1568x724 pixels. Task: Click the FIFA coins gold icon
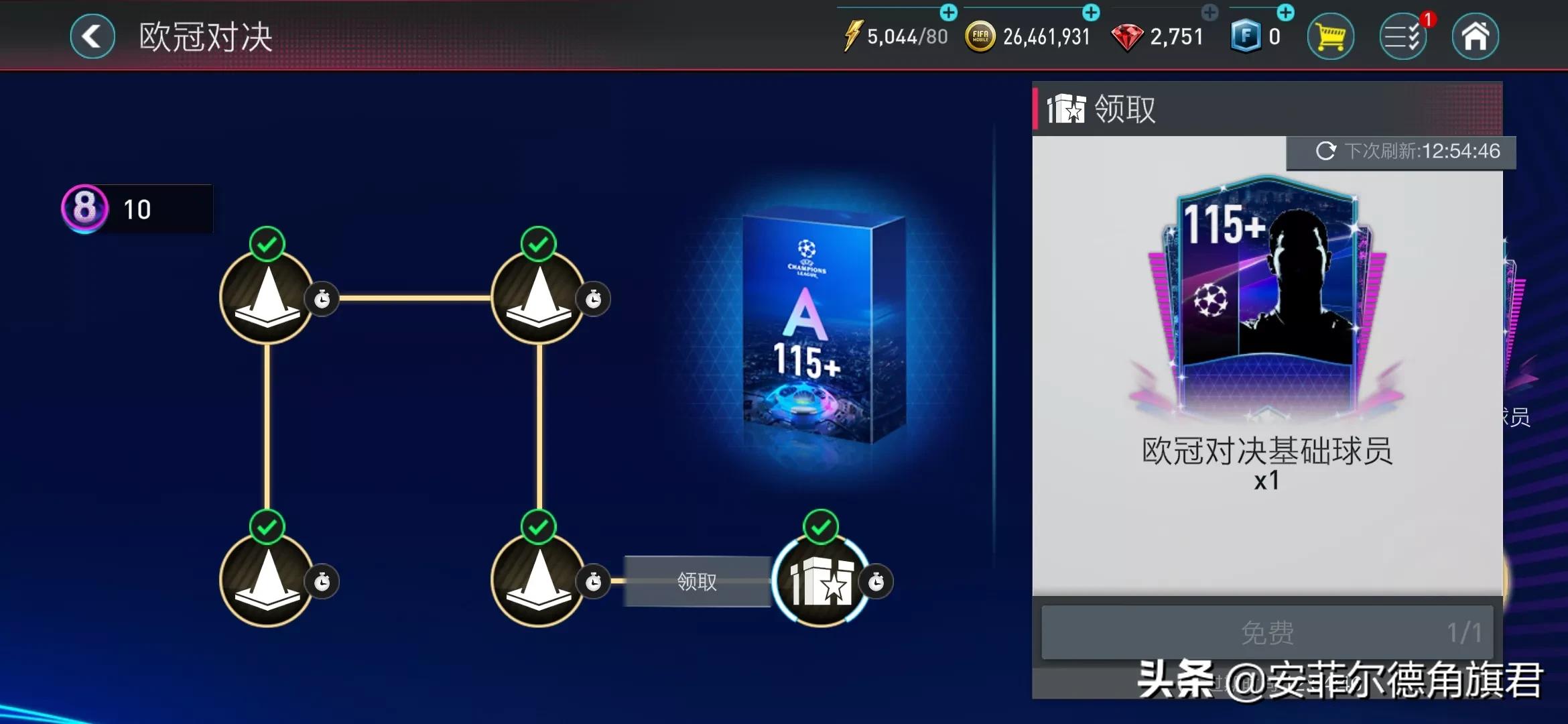point(979,35)
